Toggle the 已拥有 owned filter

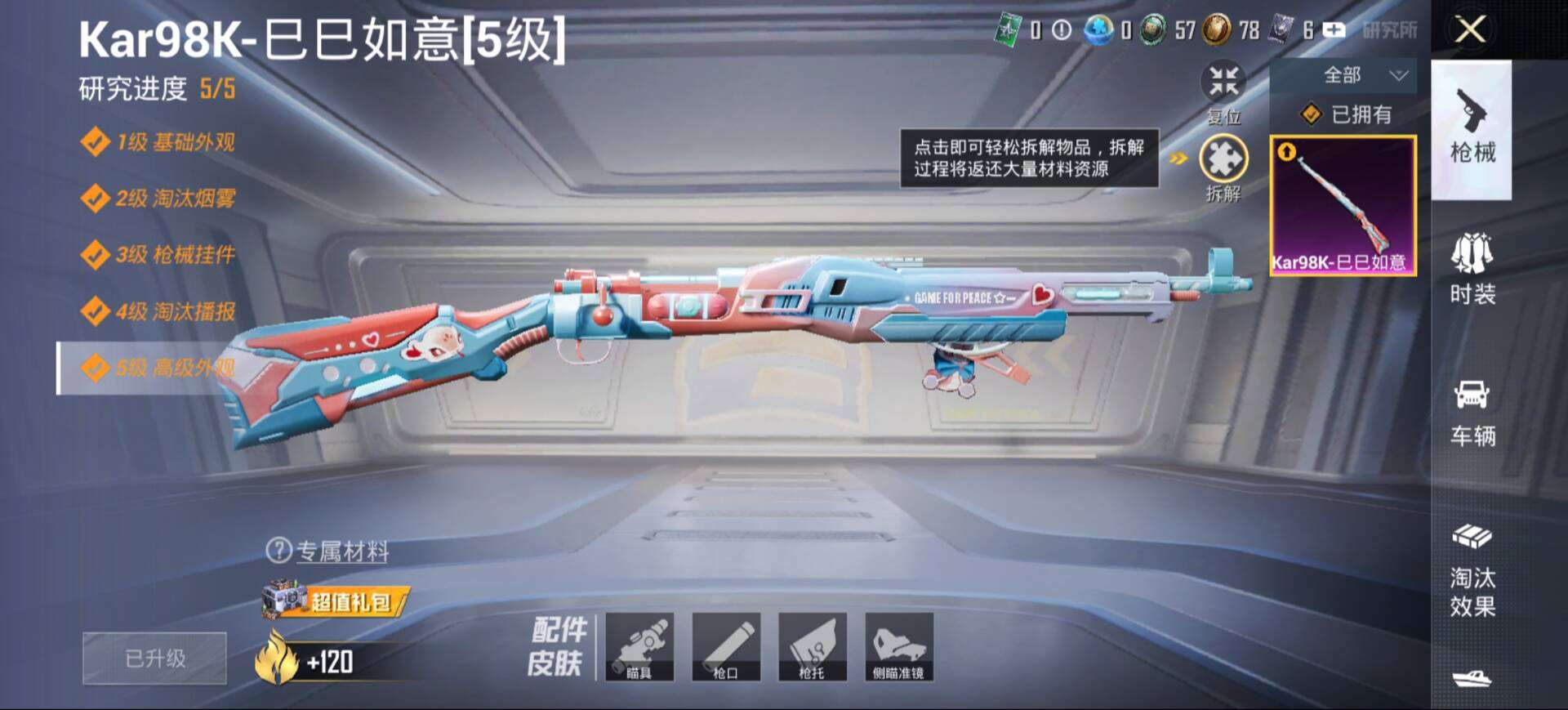[x=1347, y=114]
